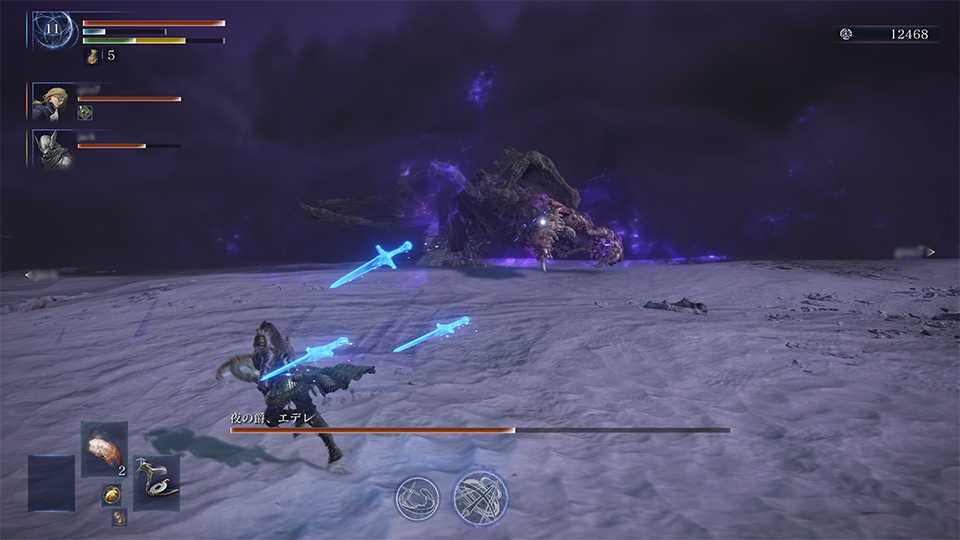Click the empty left-hand weapon slot

point(51,483)
